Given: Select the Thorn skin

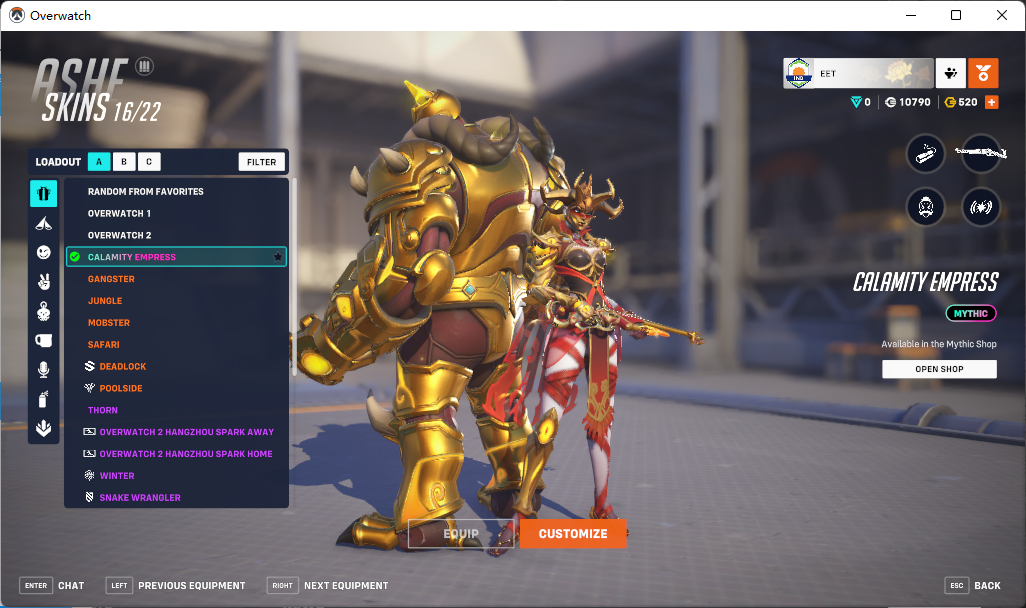Looking at the screenshot, I should [103, 410].
